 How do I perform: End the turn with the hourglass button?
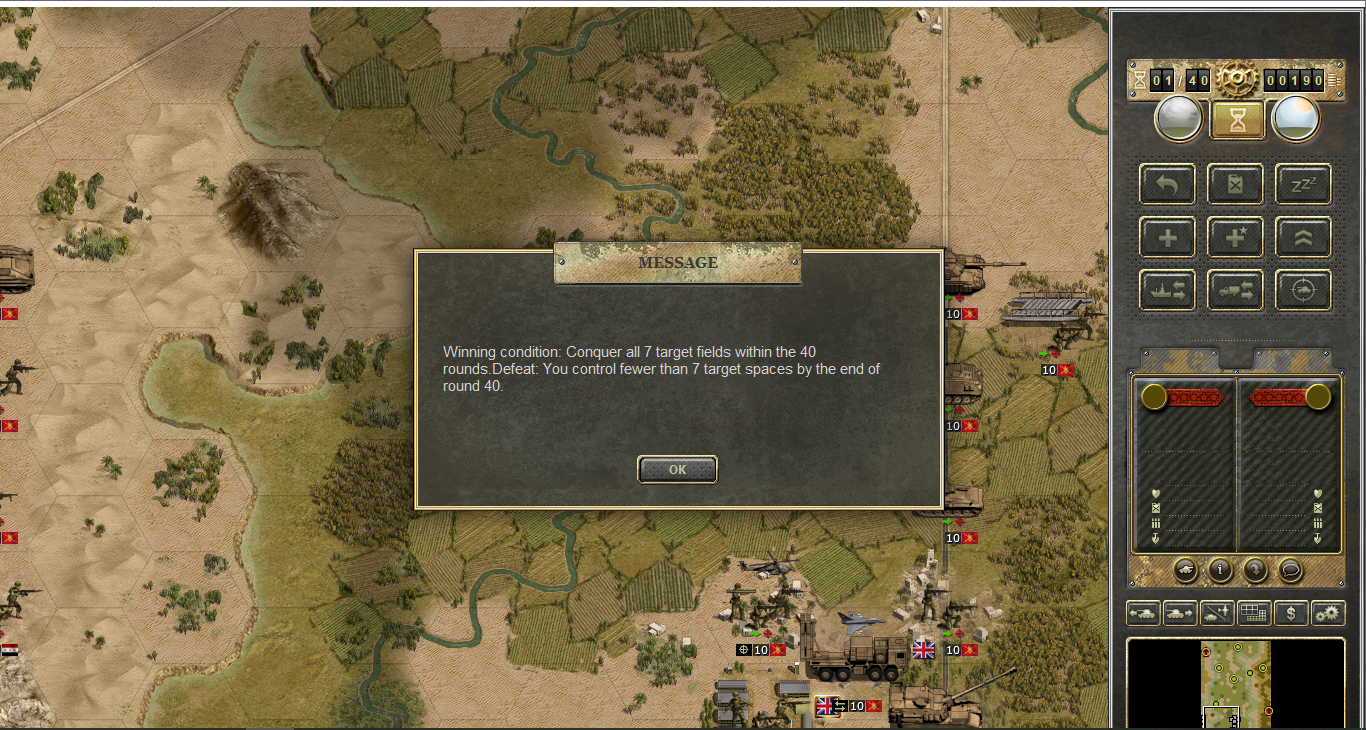(x=1237, y=120)
